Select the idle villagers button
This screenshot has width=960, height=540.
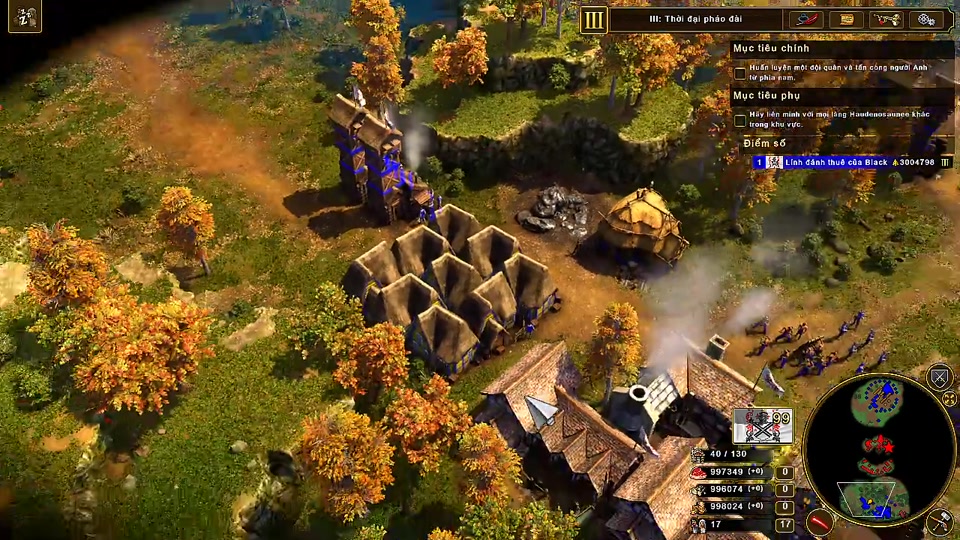pyautogui.click(x=24, y=17)
